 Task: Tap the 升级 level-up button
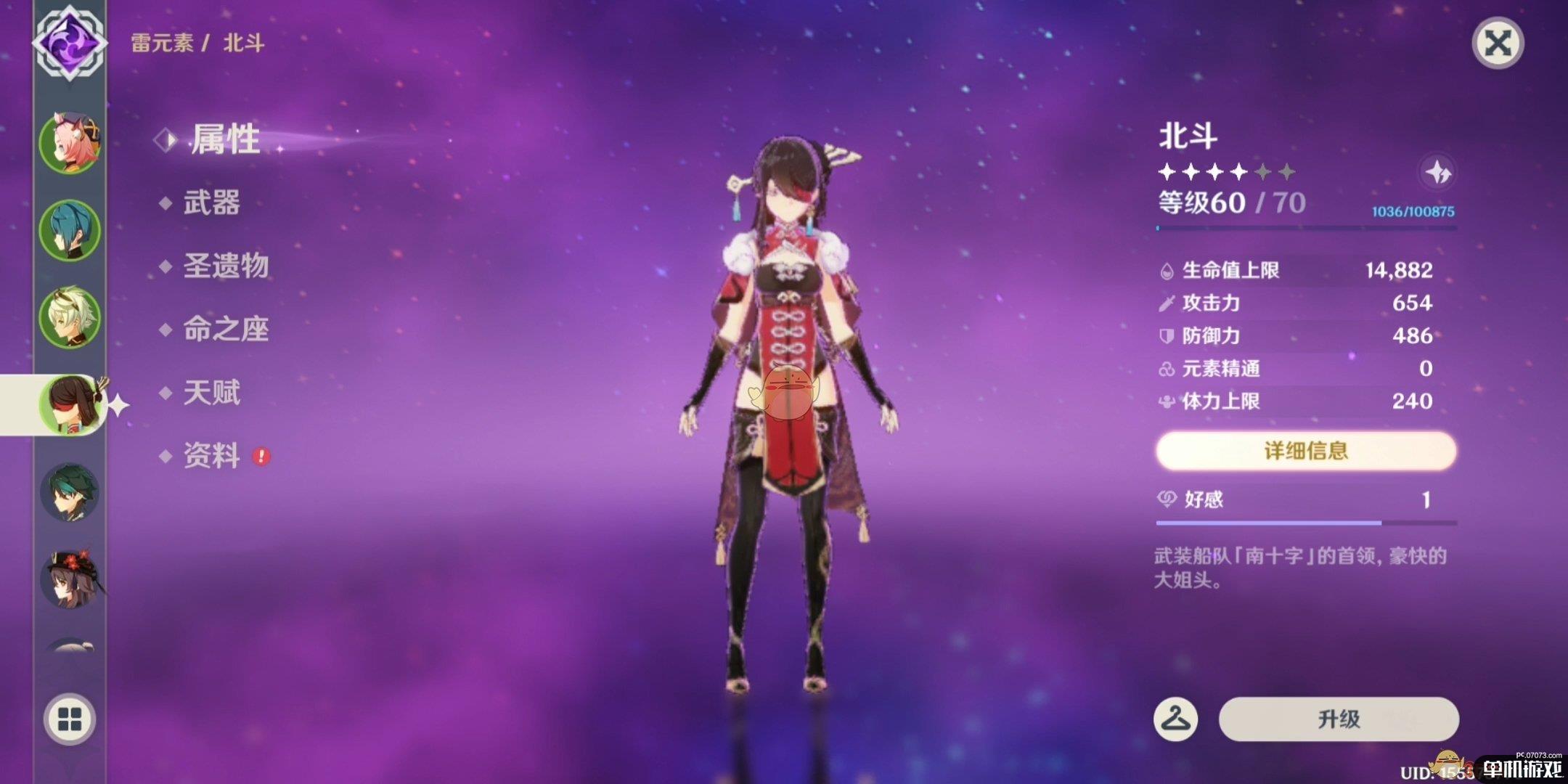pos(1339,719)
